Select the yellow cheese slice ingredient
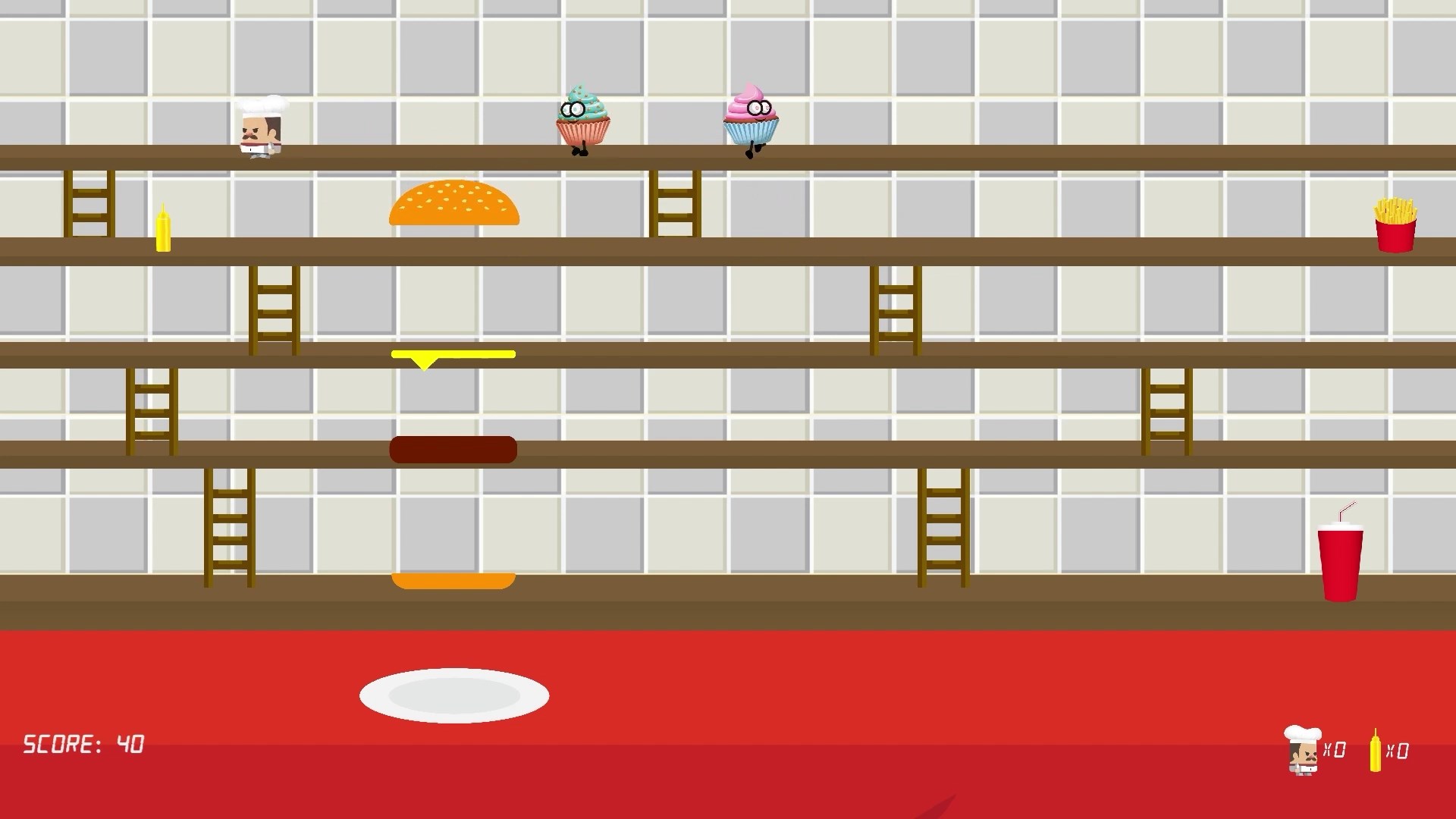 click(x=453, y=355)
